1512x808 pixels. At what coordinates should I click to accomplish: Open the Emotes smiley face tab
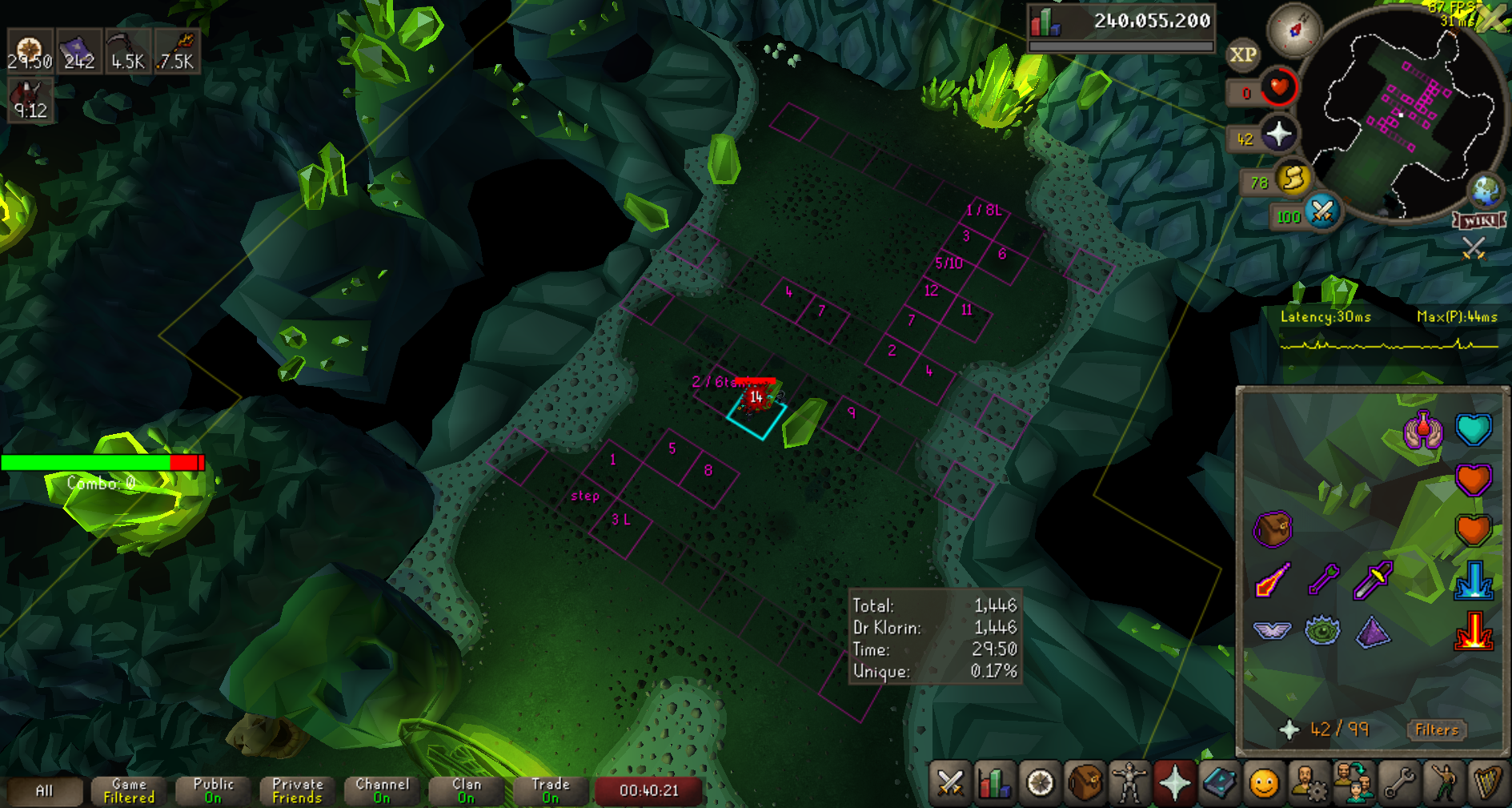click(1264, 782)
